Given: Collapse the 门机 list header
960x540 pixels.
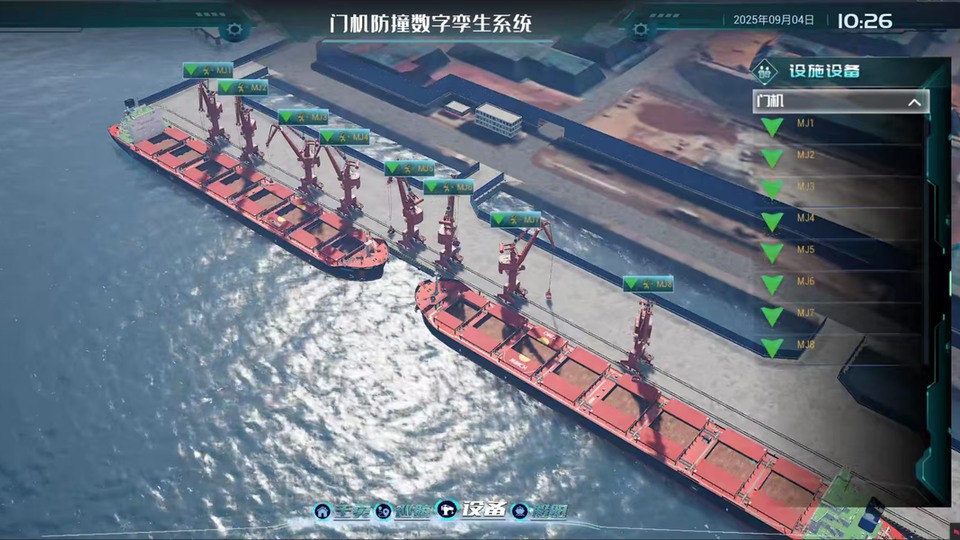Looking at the screenshot, I should coord(913,102).
